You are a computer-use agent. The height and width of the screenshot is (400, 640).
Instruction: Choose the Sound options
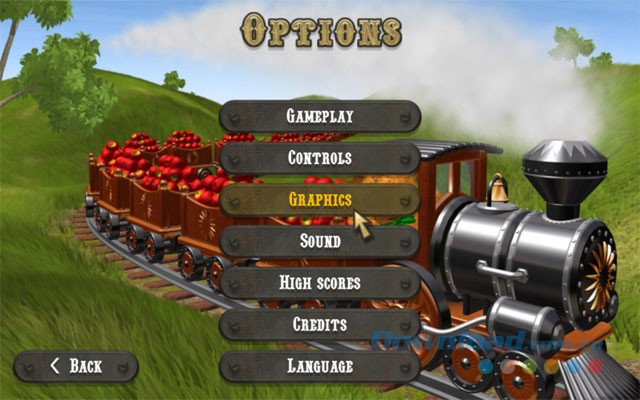pyautogui.click(x=319, y=241)
